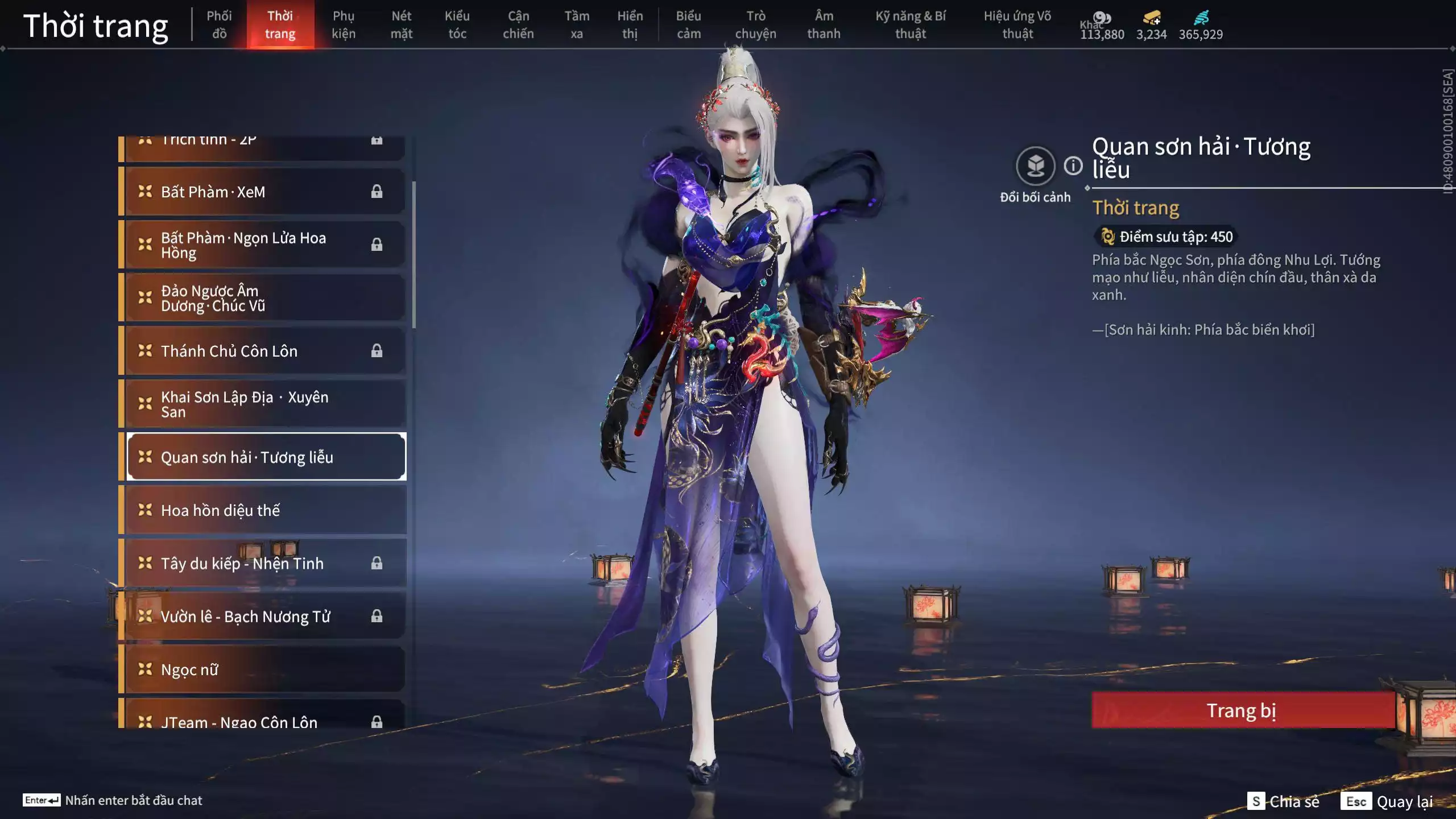Equip the outfit with Trang bị button
The height and width of the screenshot is (819, 1456).
[x=1242, y=710]
